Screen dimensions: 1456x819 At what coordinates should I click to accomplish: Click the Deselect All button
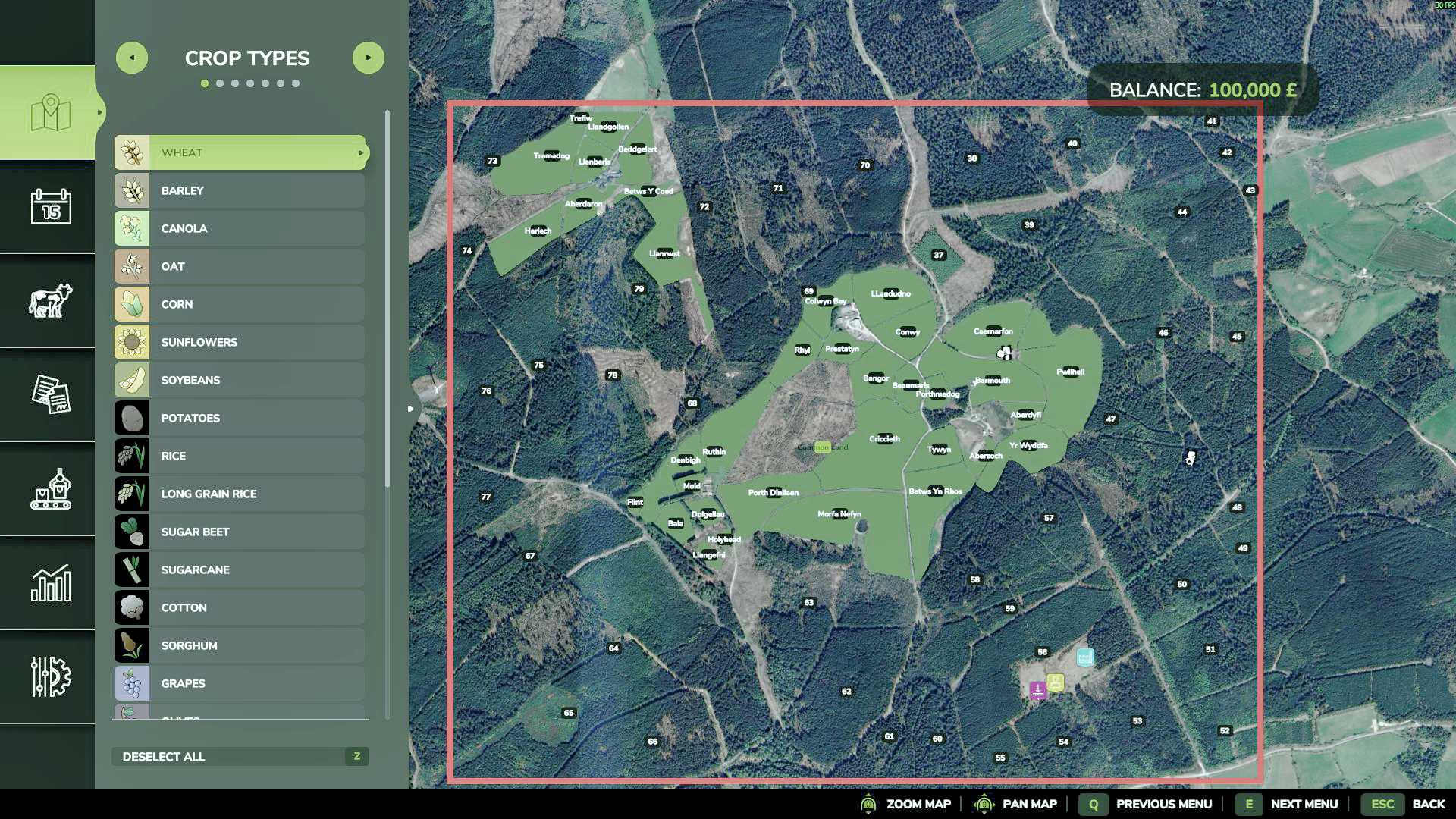[240, 756]
